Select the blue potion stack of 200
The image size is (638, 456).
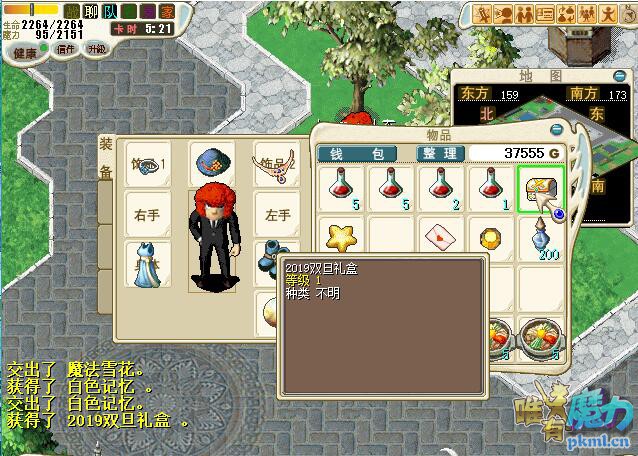(x=541, y=238)
